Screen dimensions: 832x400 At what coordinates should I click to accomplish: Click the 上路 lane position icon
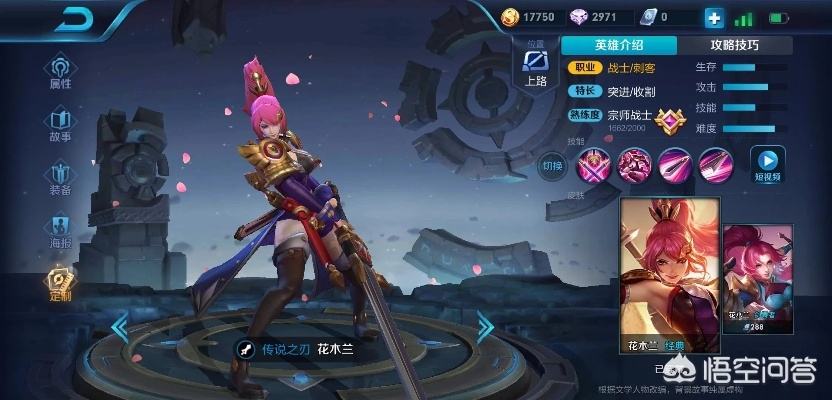tap(535, 67)
